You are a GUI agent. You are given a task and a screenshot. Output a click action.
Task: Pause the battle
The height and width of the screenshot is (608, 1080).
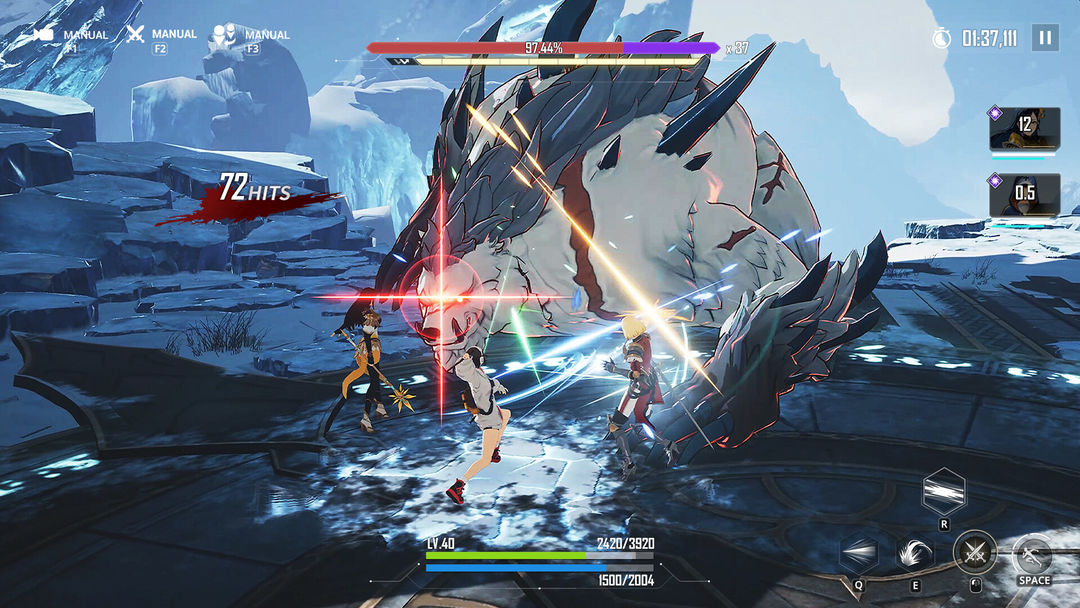[1045, 38]
